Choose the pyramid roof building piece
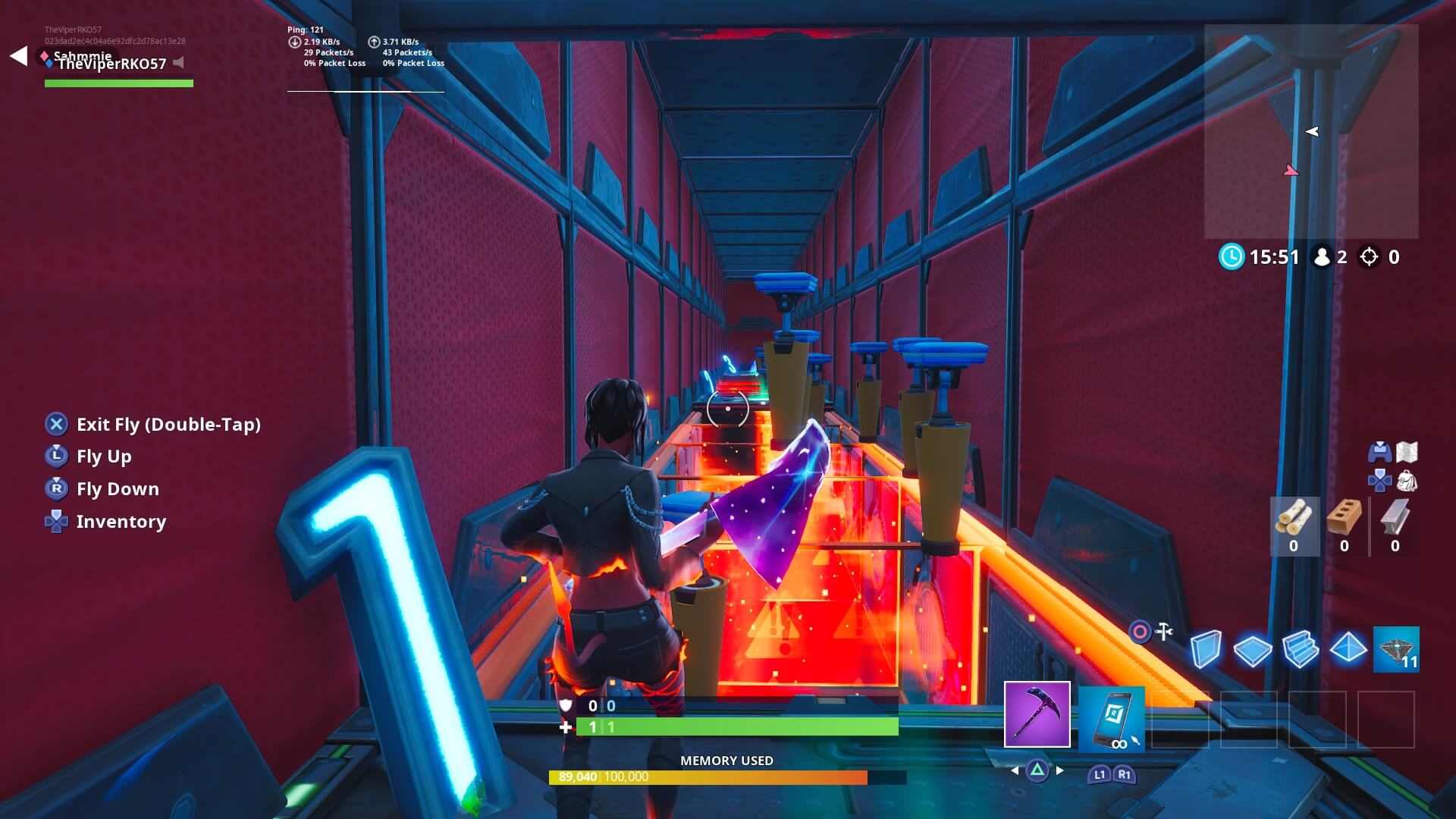Image resolution: width=1456 pixels, height=819 pixels. (x=1348, y=648)
